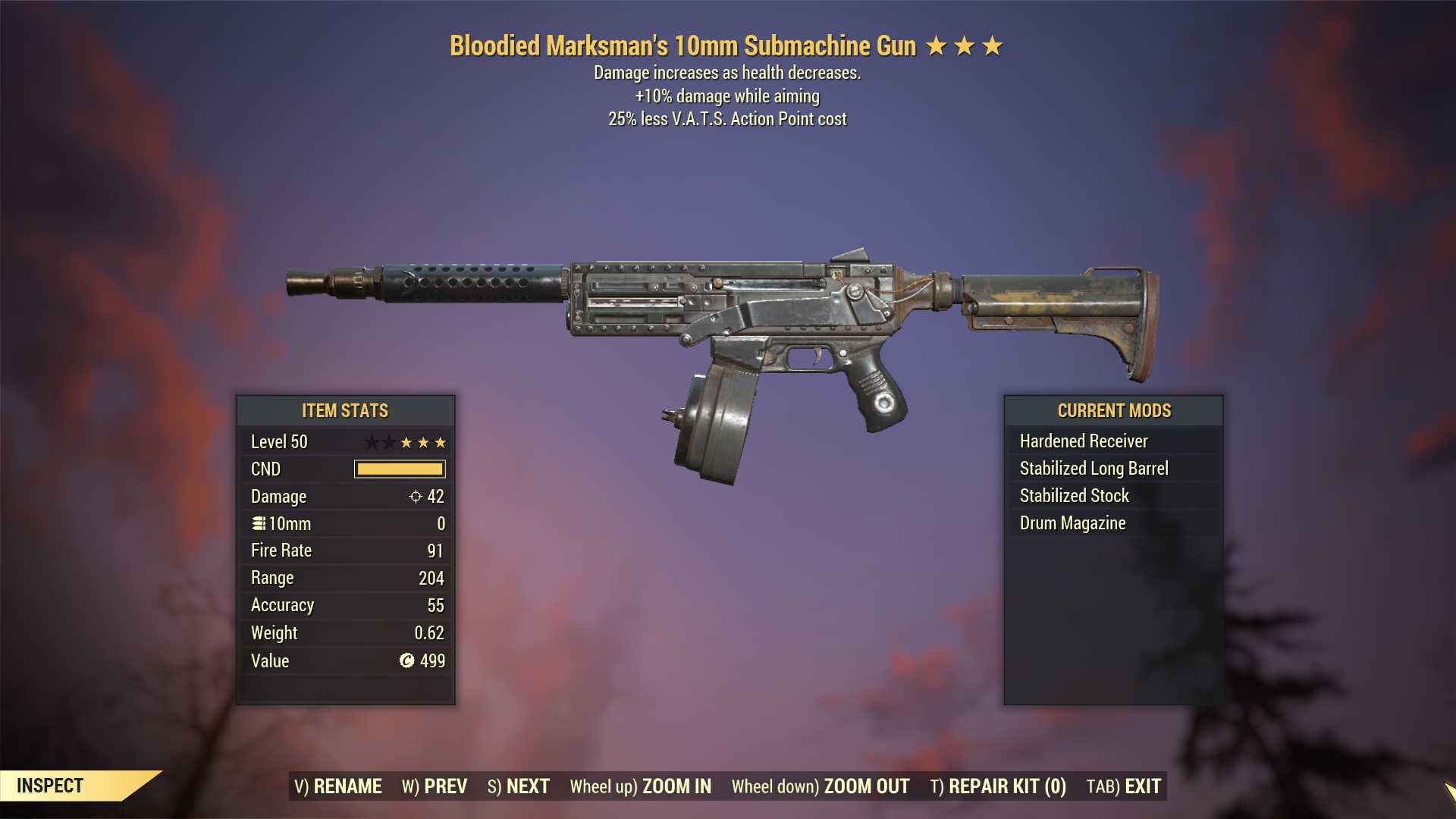
Task: Select the Hardened Receiver mod row
Action: pyautogui.click(x=1113, y=441)
